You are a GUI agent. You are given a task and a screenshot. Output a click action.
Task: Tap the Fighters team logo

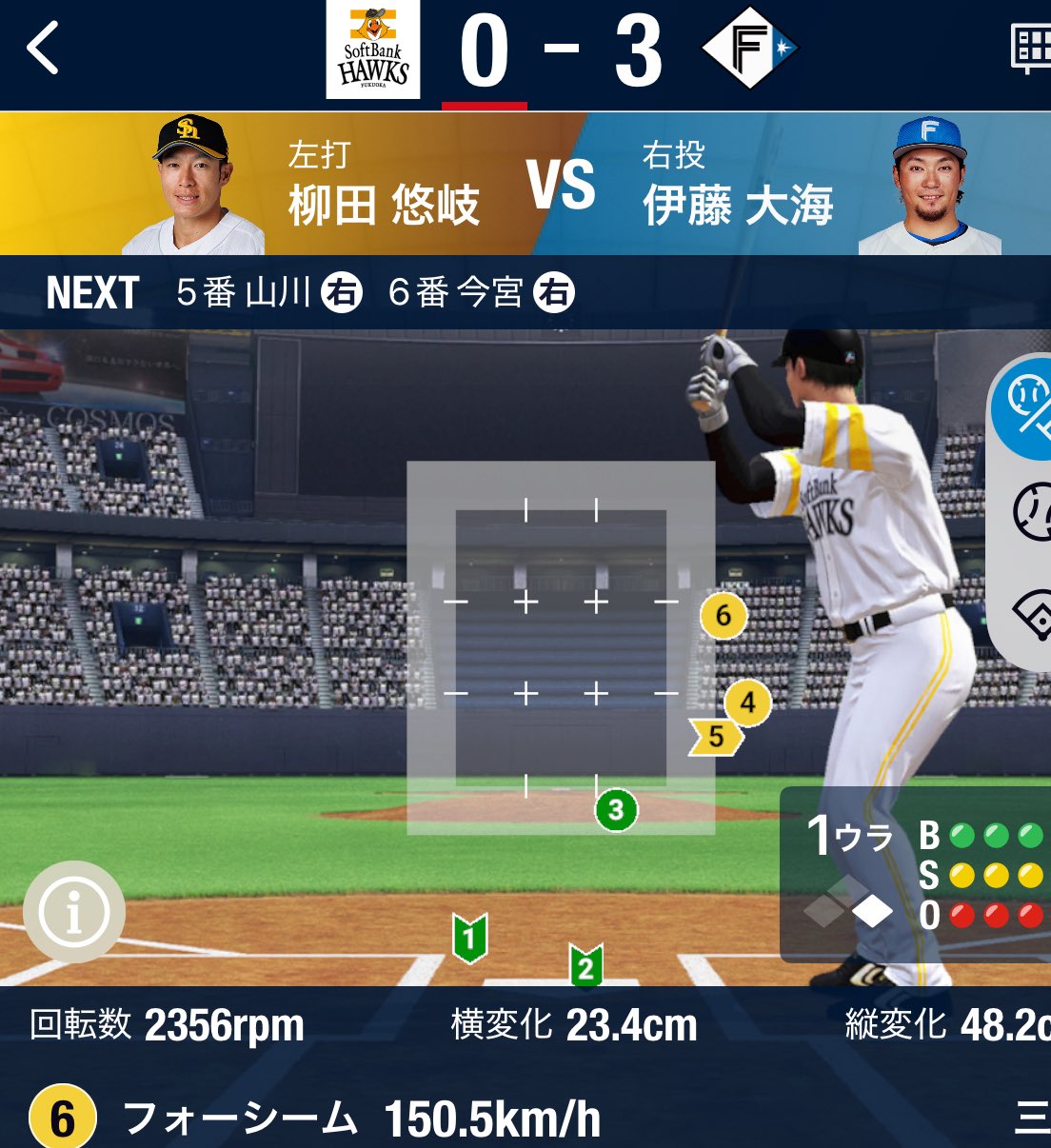749,49
